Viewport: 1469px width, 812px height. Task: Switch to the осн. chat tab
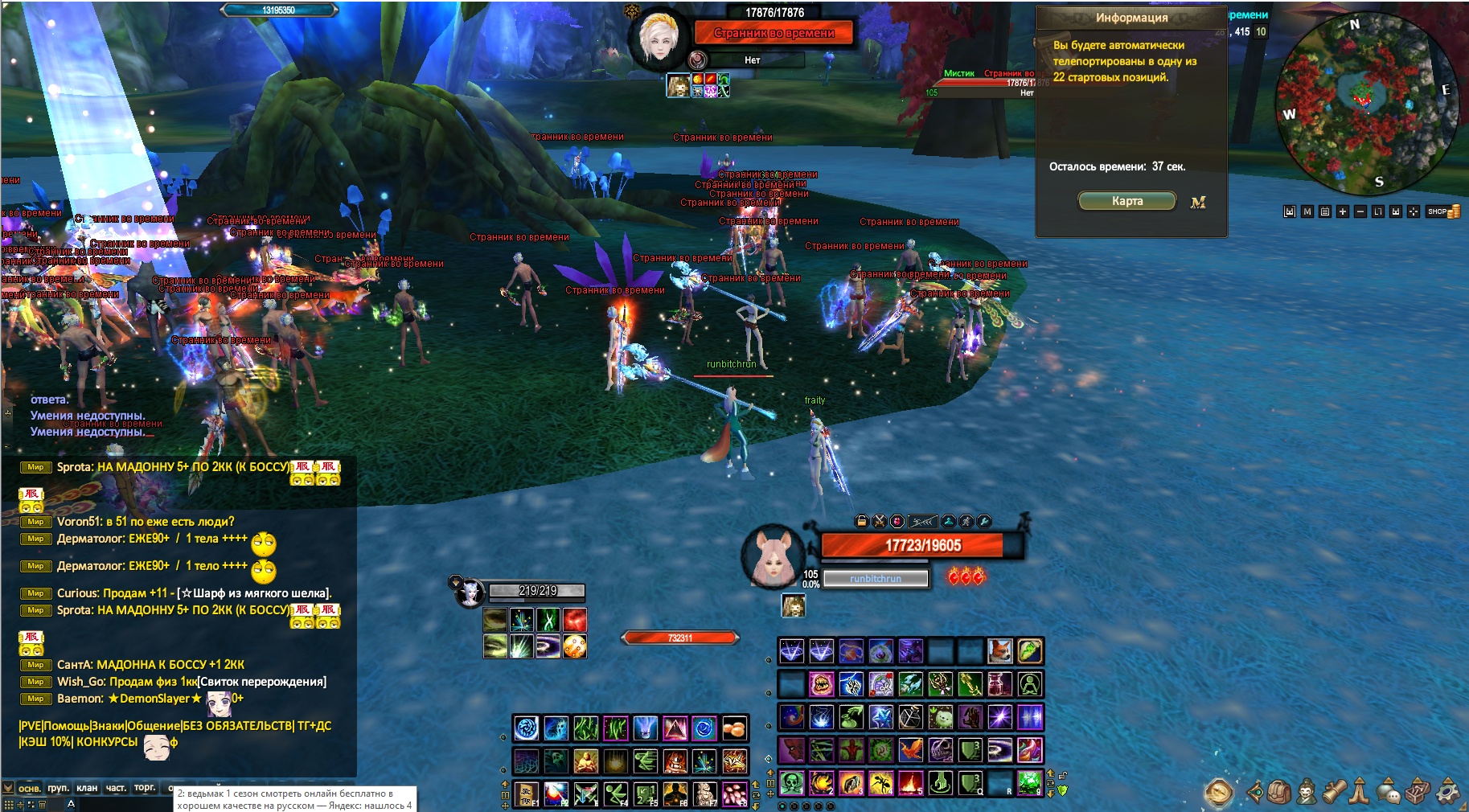point(30,788)
